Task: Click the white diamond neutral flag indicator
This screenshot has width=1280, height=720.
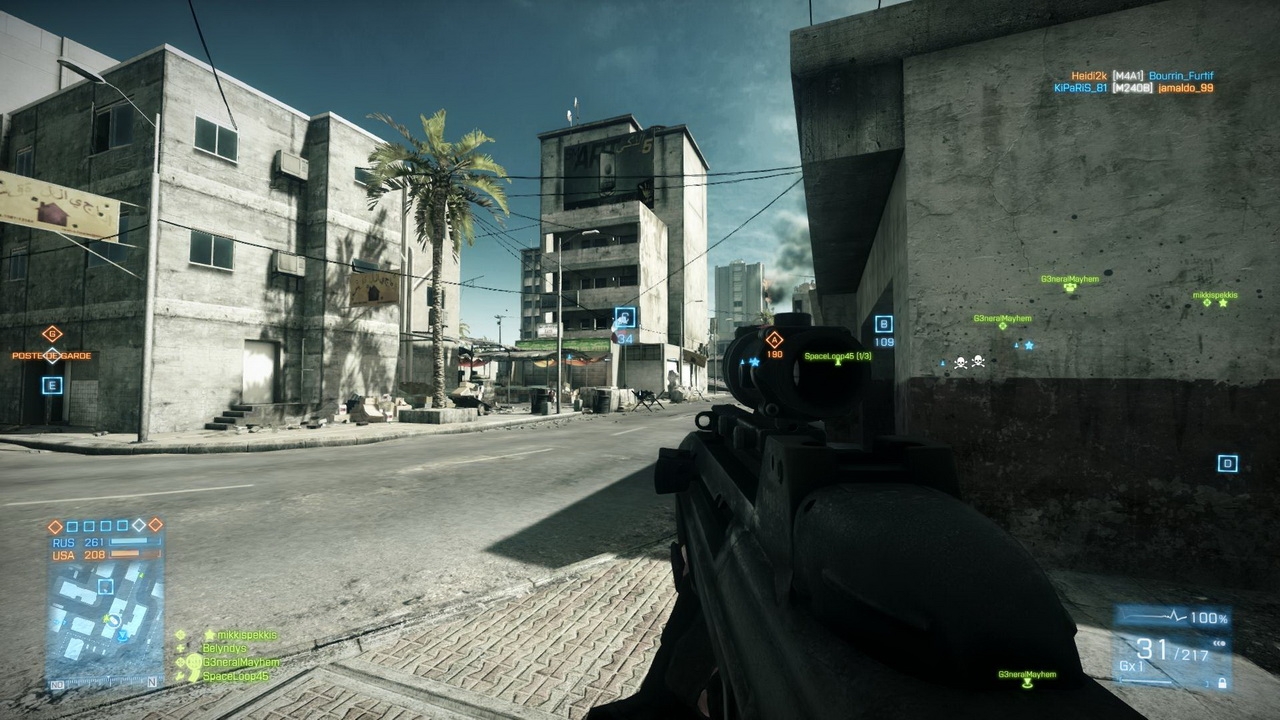Action: pyautogui.click(x=140, y=525)
